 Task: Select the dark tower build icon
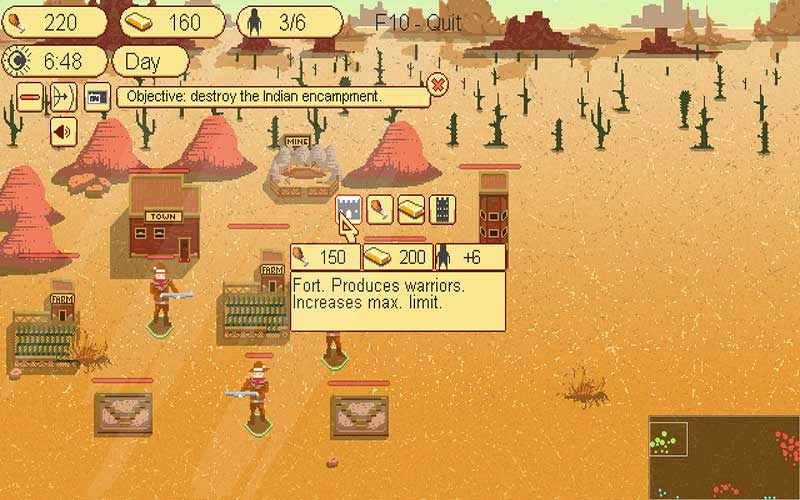pos(442,209)
